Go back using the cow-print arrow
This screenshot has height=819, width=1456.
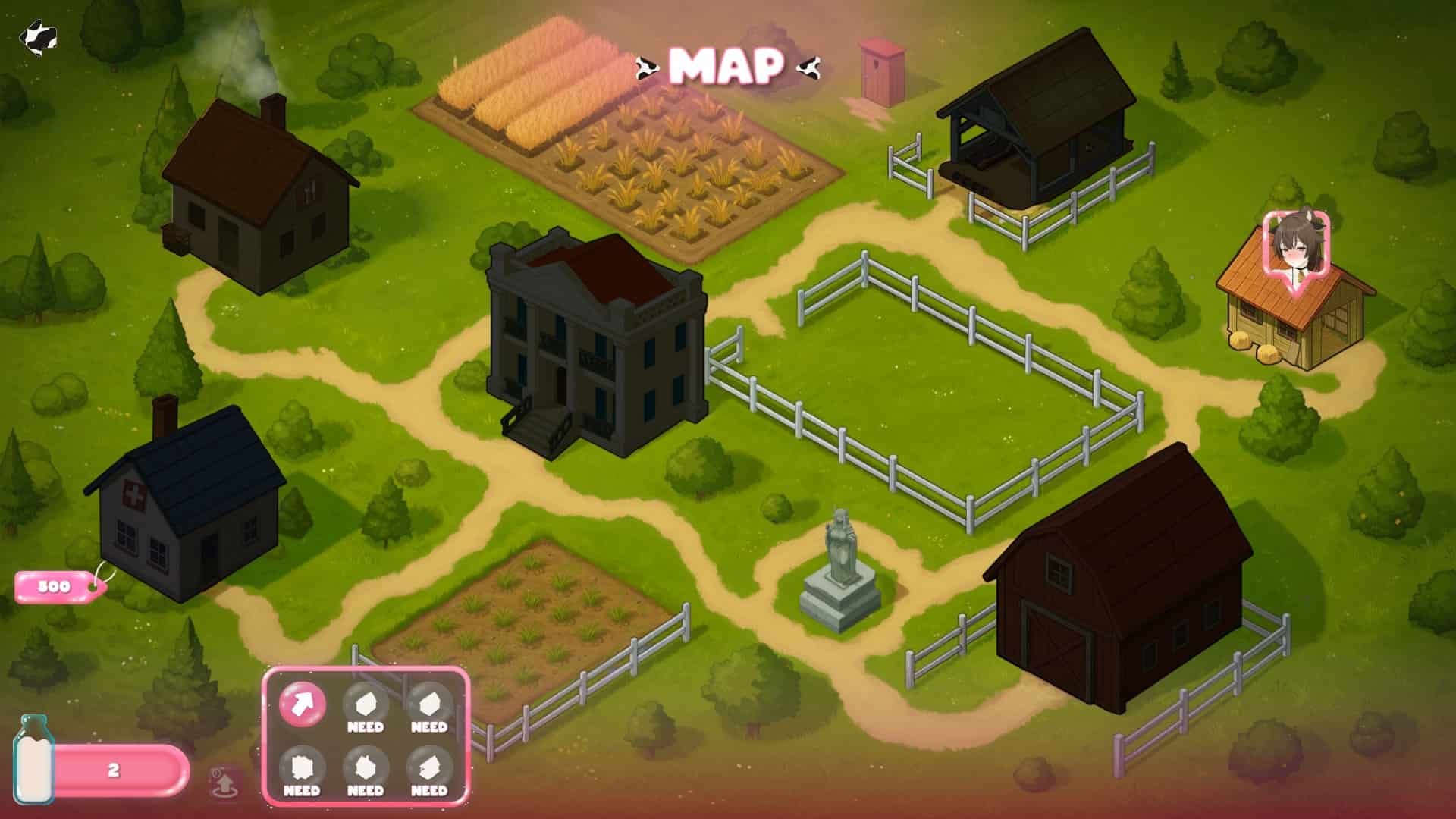pos(38,36)
